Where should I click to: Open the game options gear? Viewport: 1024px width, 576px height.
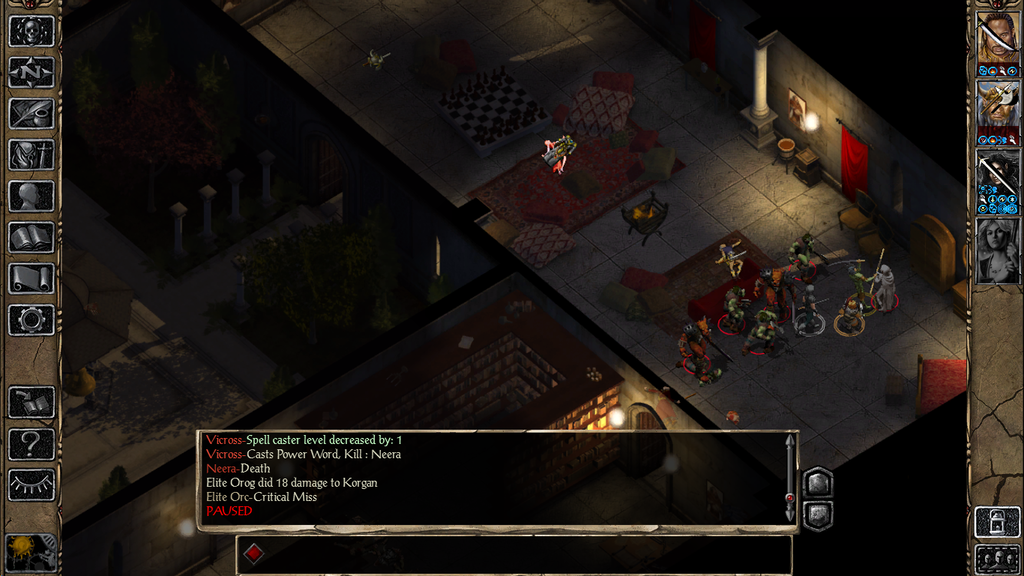pyautogui.click(x=31, y=320)
